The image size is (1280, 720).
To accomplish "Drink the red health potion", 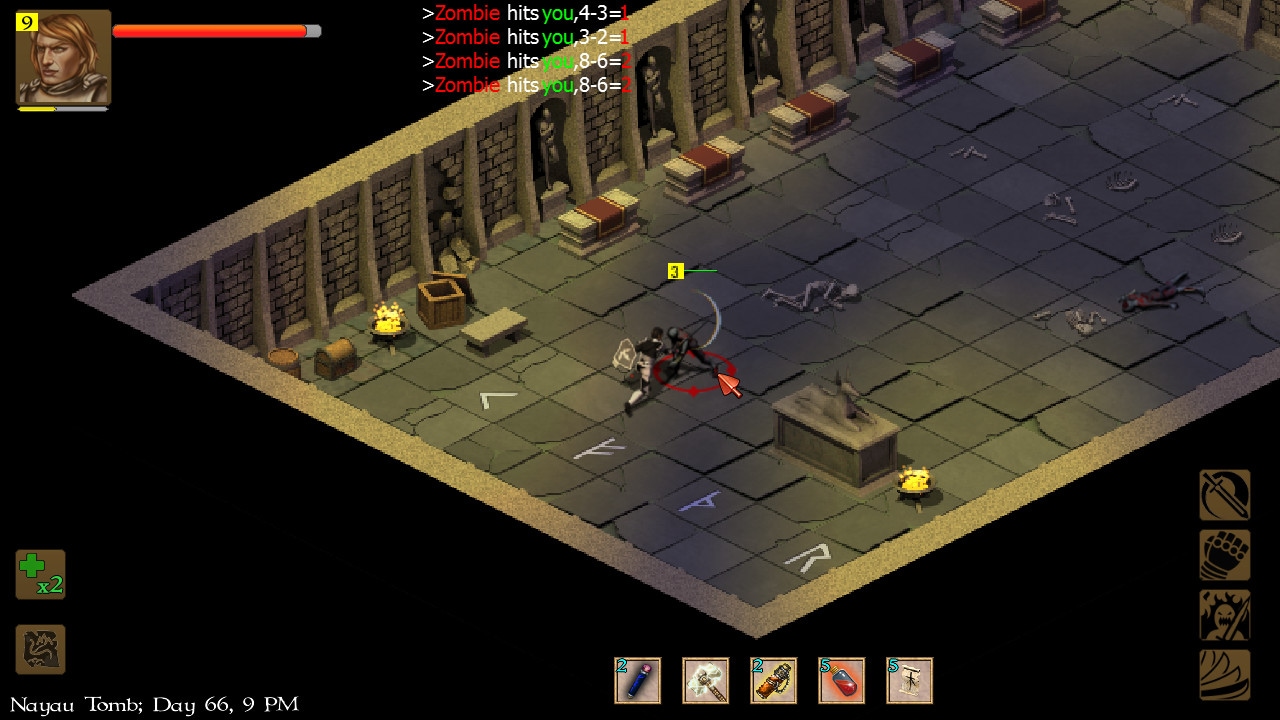I will pos(841,681).
